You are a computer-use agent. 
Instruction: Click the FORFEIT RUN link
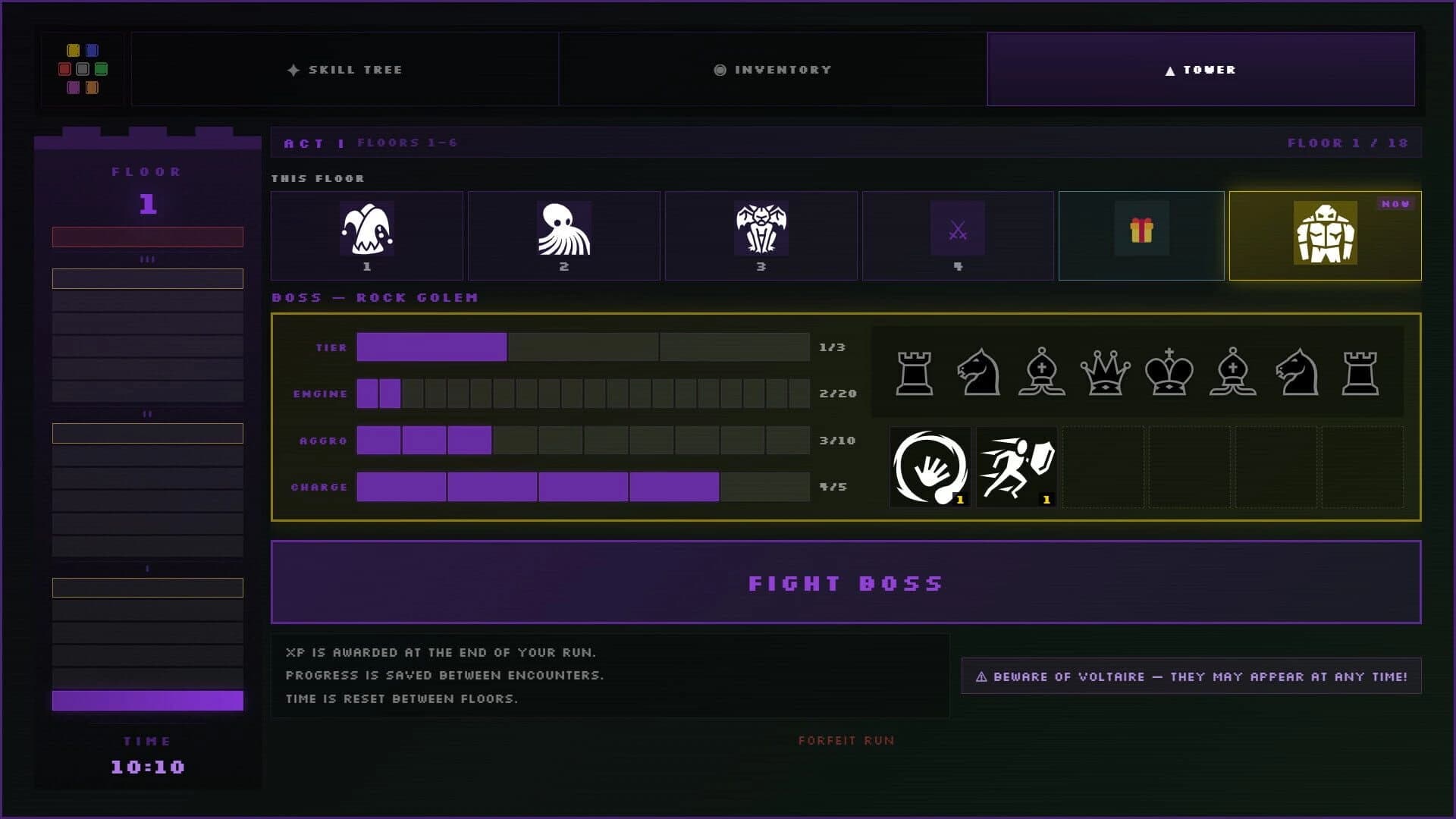coord(846,740)
